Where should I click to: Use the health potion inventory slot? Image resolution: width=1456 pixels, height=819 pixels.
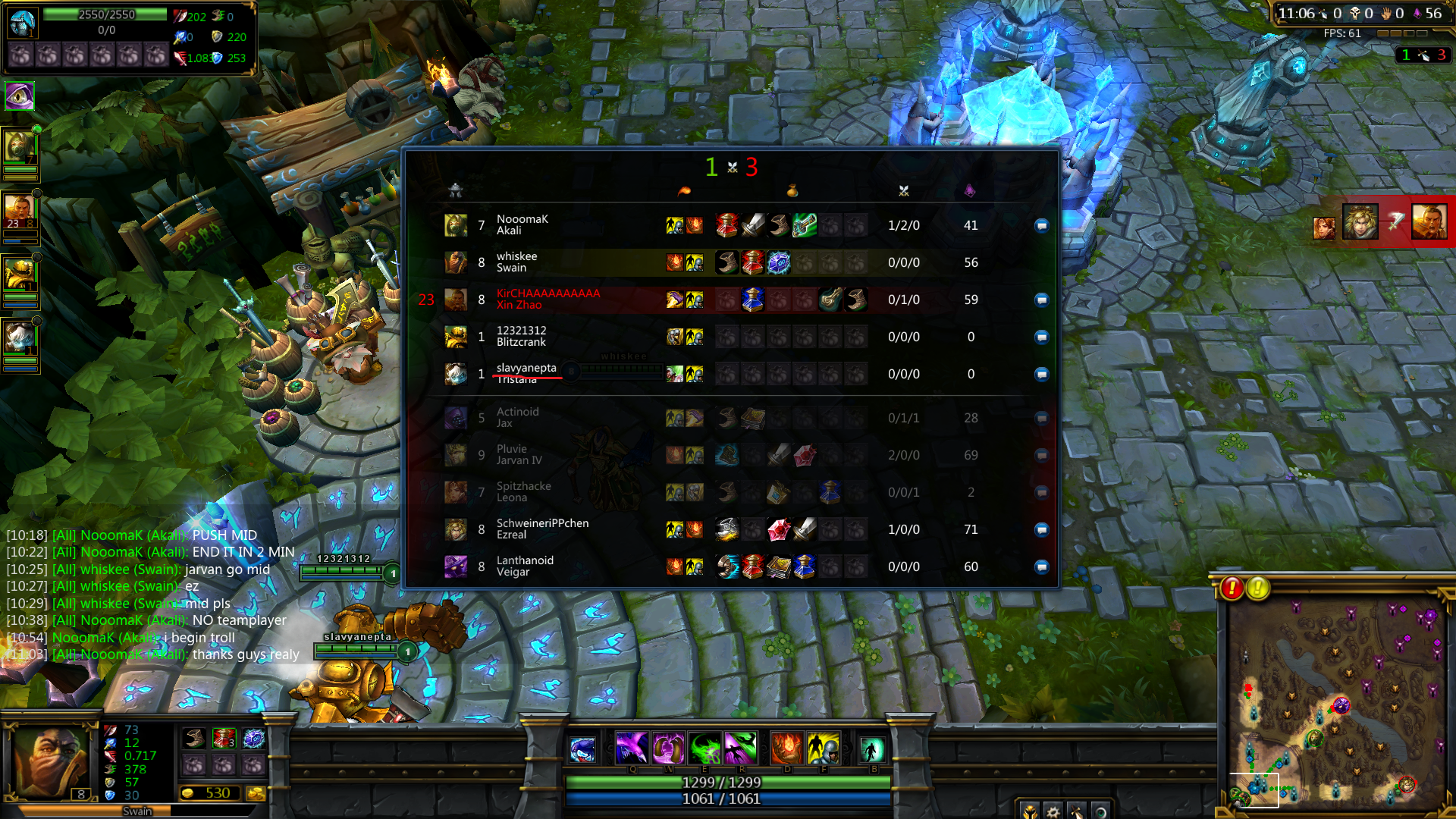[224, 739]
